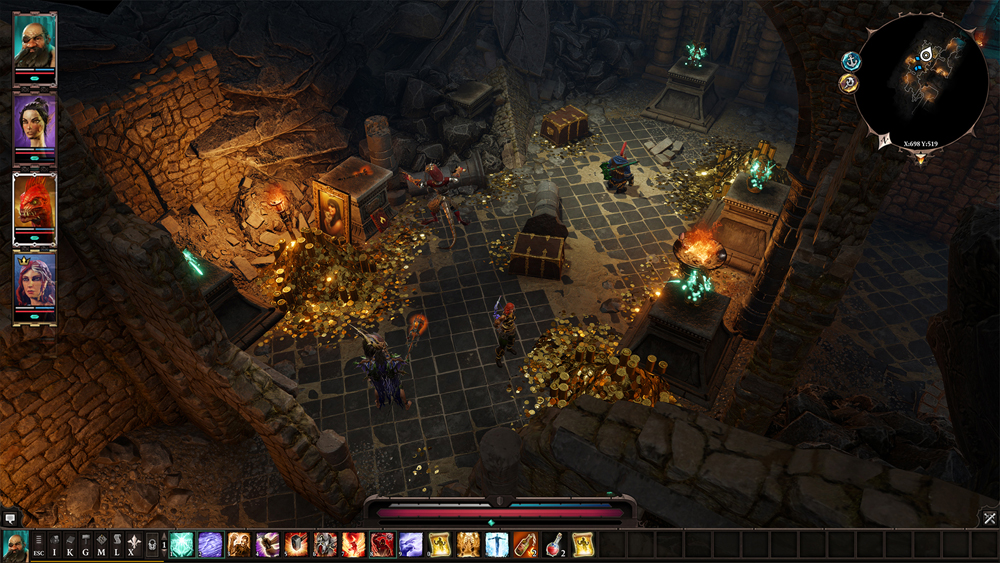This screenshot has width=1000, height=563.
Task: Open the chat log speech bubble
Action: click(10, 518)
